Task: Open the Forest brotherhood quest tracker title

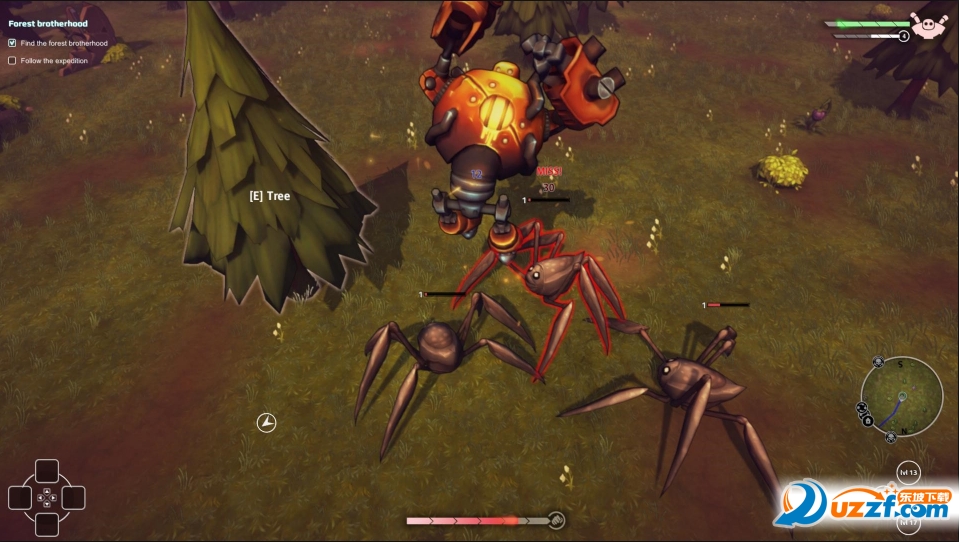Action: 48,23
